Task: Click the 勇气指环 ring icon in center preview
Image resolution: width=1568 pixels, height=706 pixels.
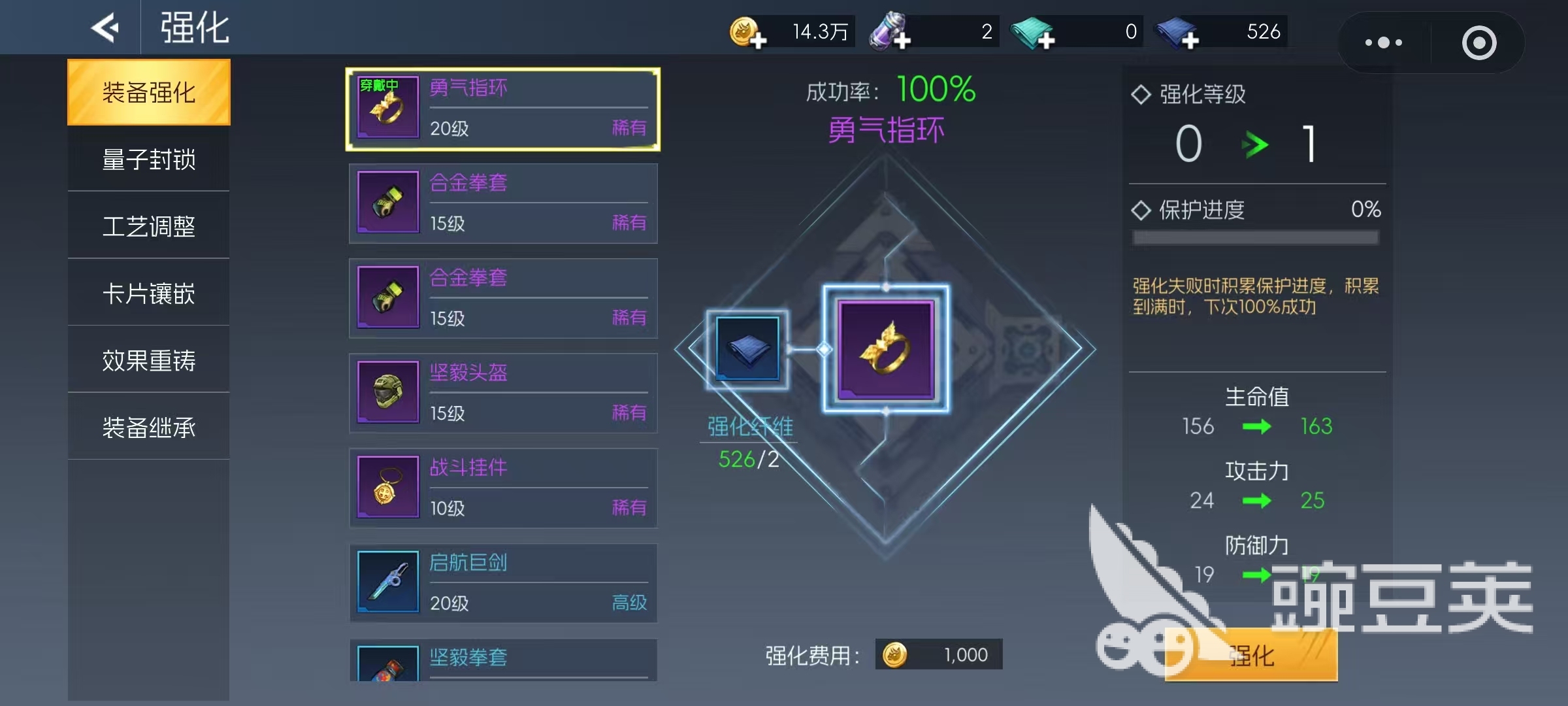Action: click(885, 348)
